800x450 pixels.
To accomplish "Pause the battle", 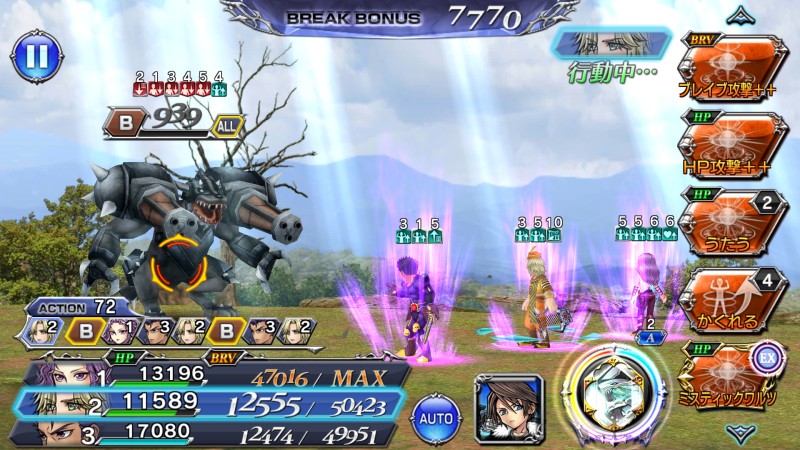I will click(34, 55).
